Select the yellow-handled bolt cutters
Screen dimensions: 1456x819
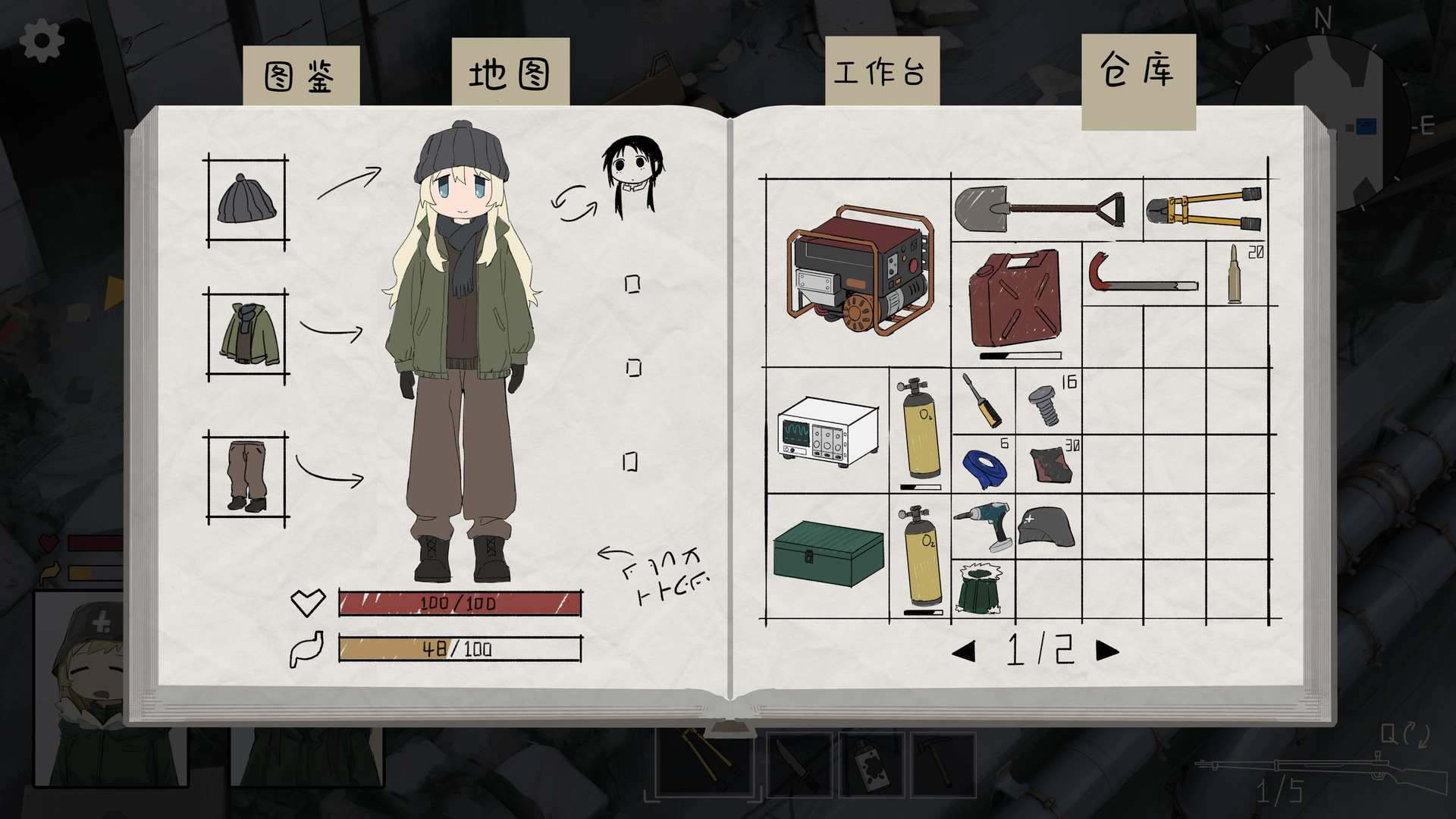(1203, 209)
